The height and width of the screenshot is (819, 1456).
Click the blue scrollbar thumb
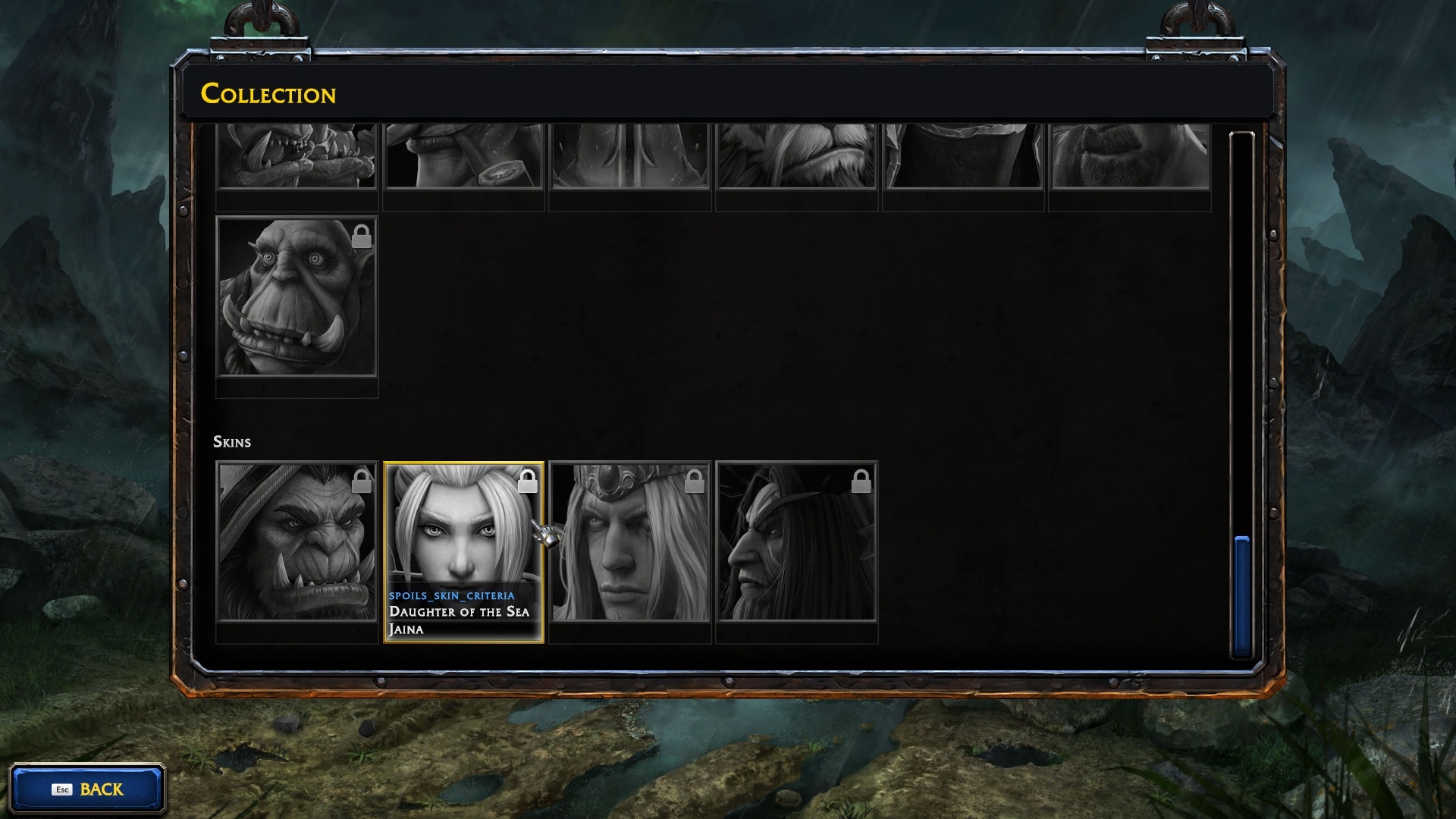1243,595
